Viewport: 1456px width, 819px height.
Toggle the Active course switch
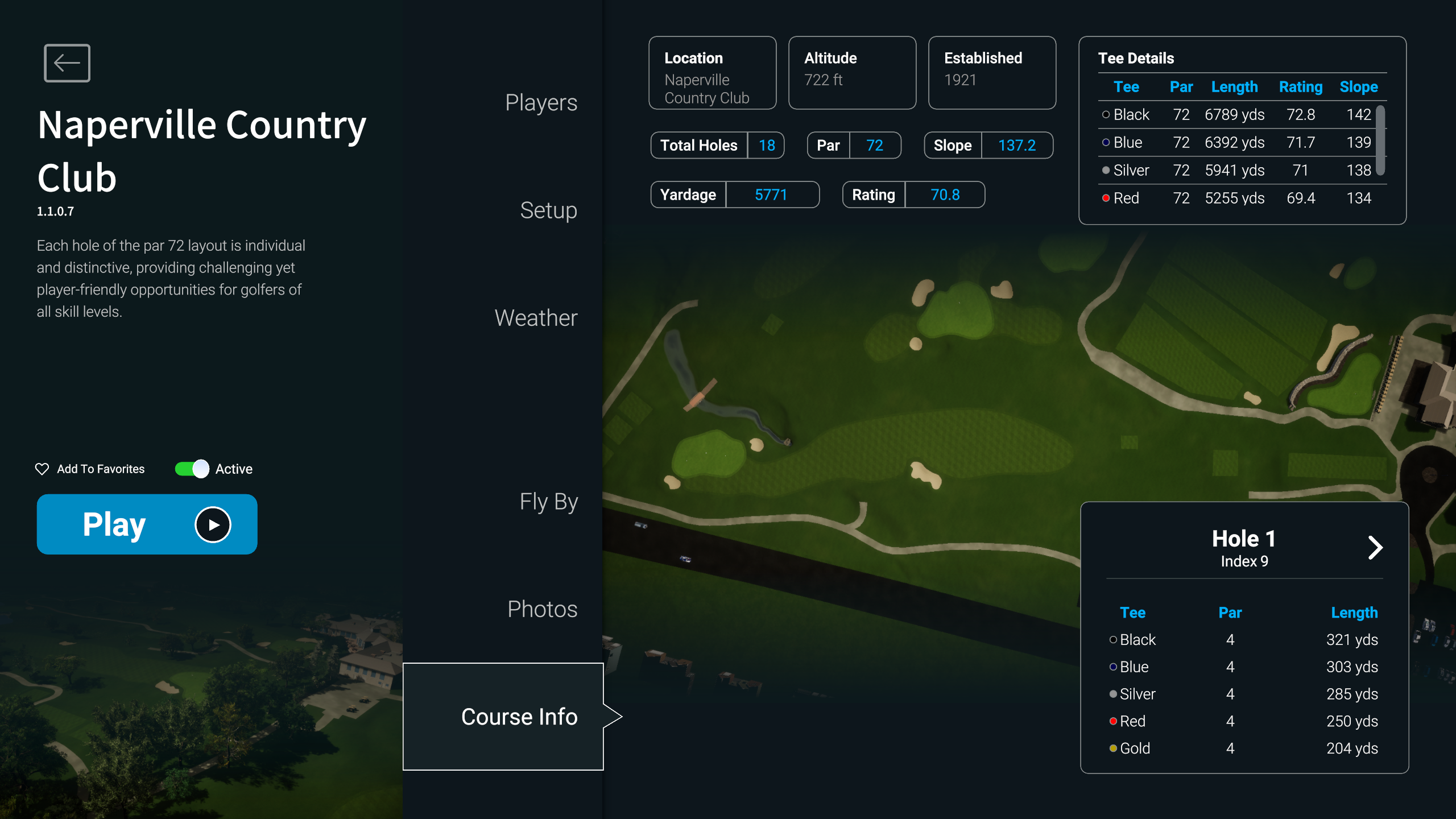(x=192, y=469)
